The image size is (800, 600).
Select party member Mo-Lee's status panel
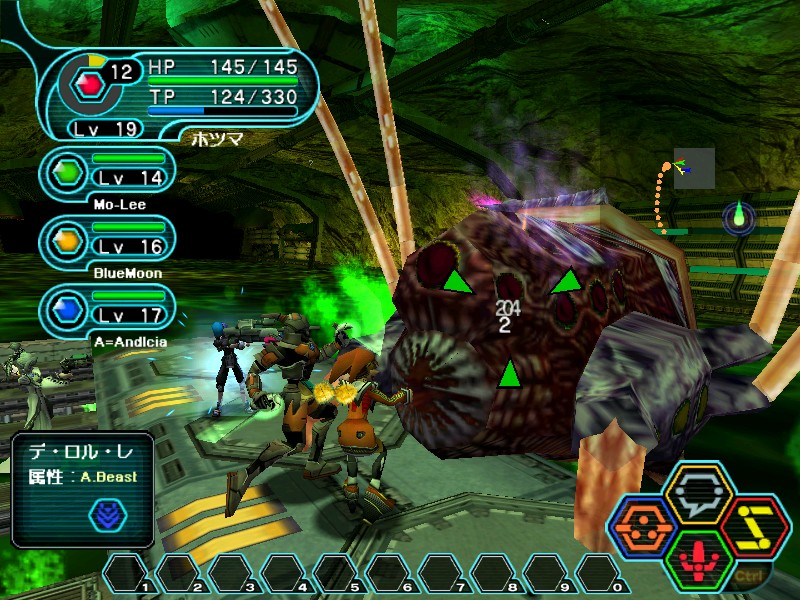coord(108,173)
